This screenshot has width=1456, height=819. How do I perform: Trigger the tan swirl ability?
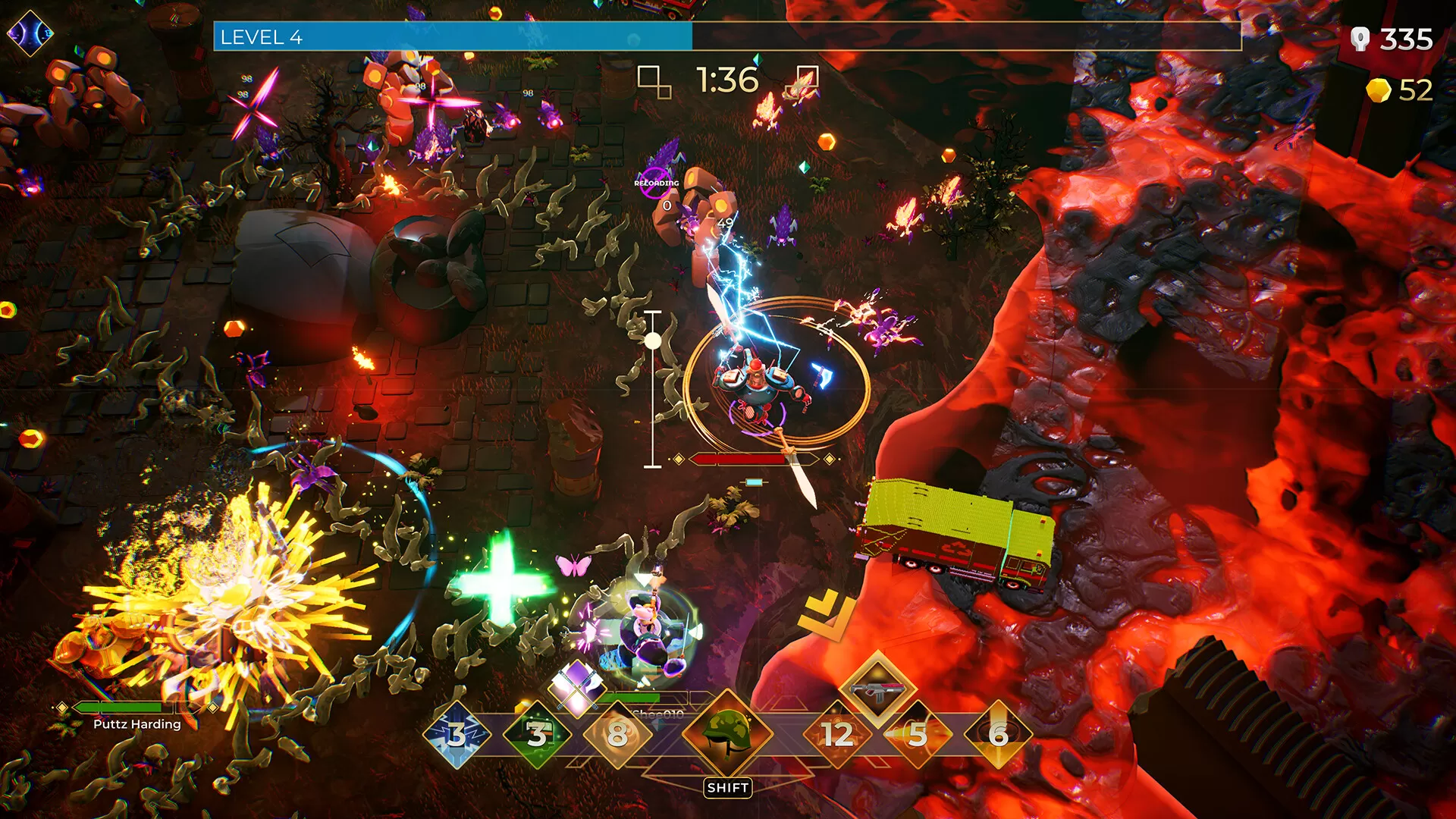click(x=617, y=734)
